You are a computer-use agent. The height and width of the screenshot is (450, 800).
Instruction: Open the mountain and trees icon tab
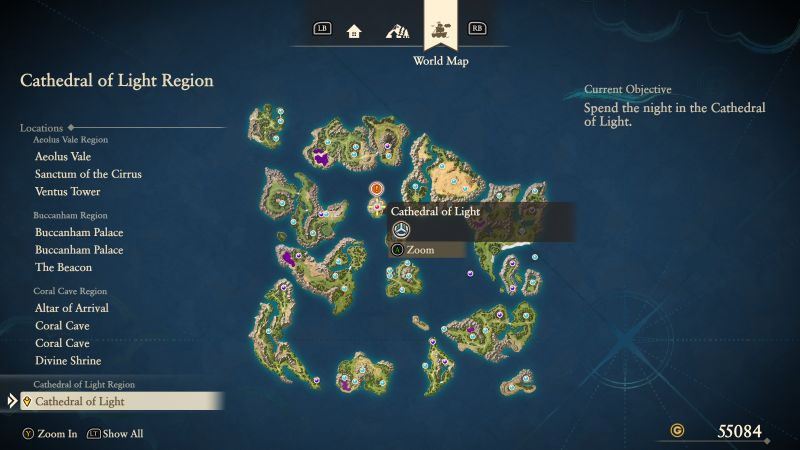[x=396, y=30]
